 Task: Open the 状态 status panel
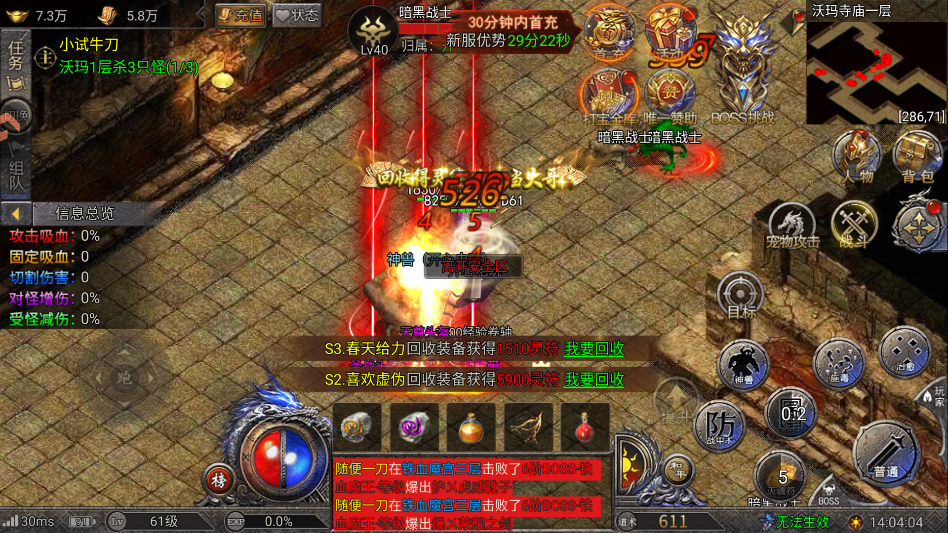point(297,15)
